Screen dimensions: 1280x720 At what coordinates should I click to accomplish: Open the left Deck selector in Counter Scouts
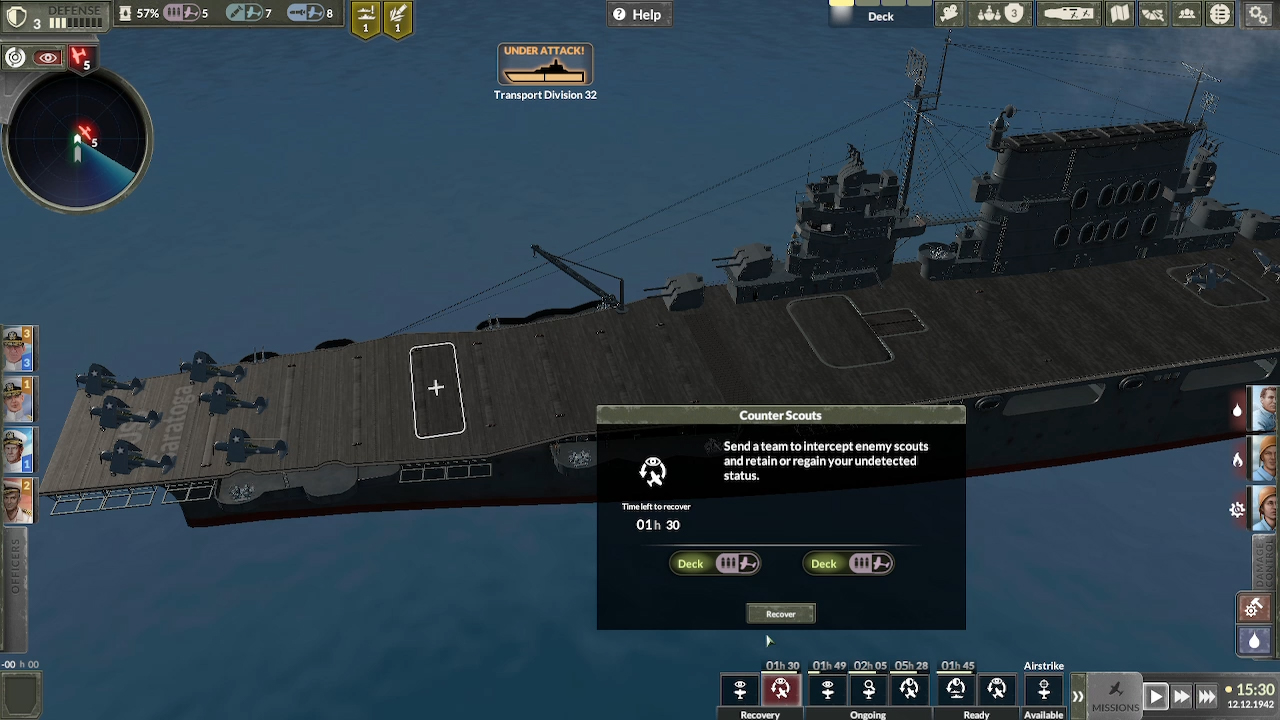715,563
